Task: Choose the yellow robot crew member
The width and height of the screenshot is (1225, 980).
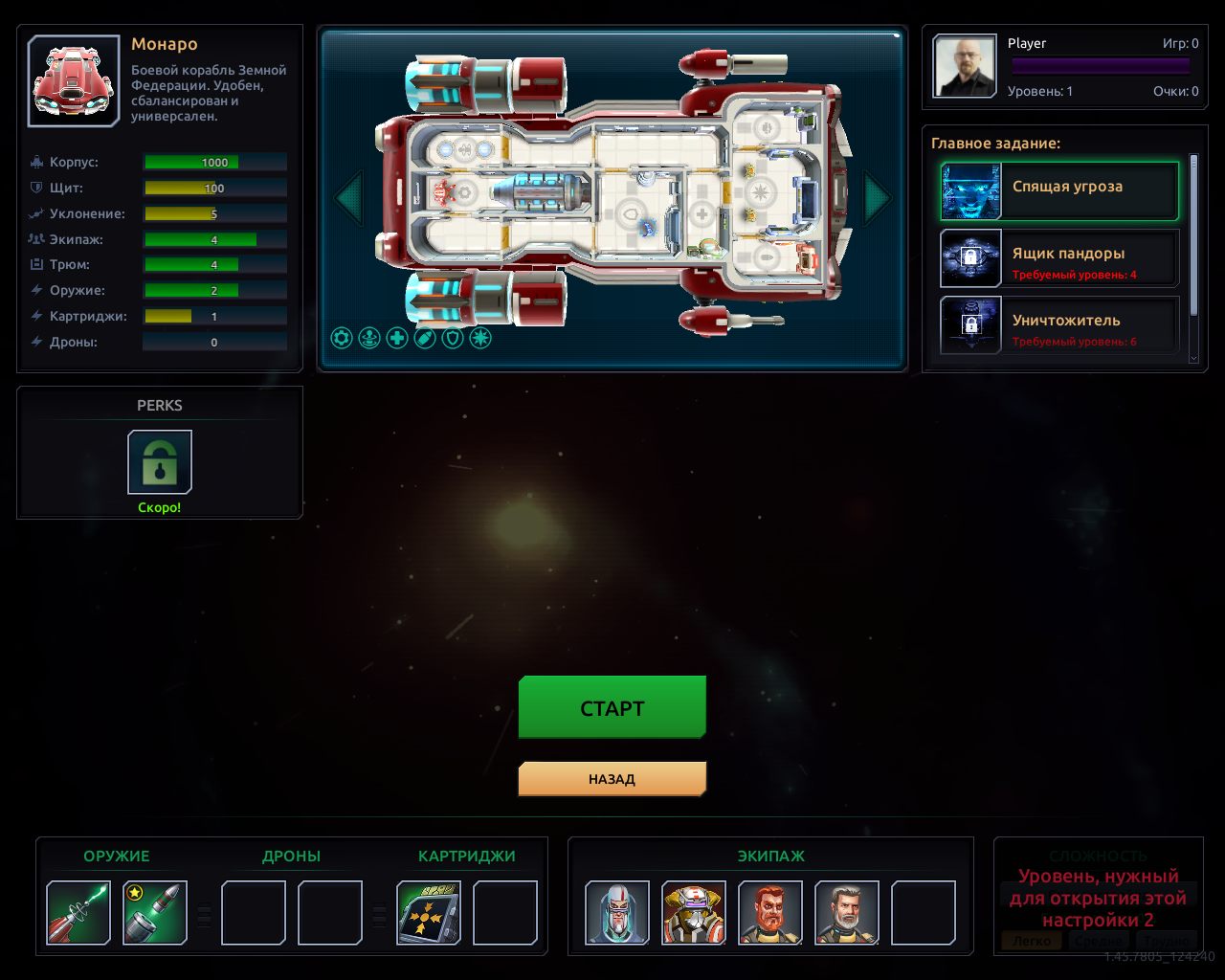Action: click(694, 913)
